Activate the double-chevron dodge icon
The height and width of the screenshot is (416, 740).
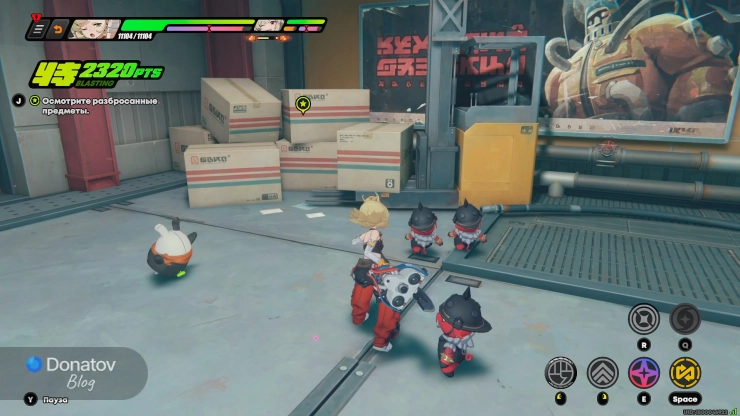[x=602, y=373]
